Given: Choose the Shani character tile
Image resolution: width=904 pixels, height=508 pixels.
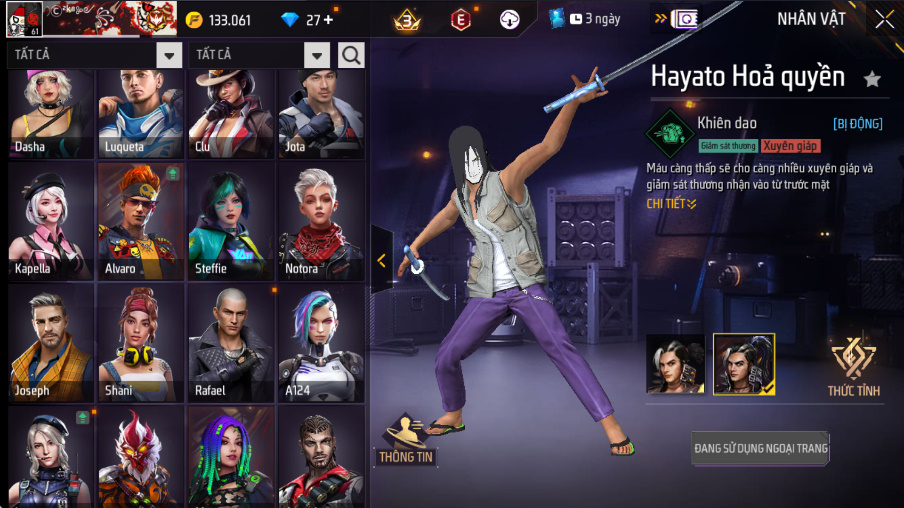Looking at the screenshot, I should click(x=141, y=343).
